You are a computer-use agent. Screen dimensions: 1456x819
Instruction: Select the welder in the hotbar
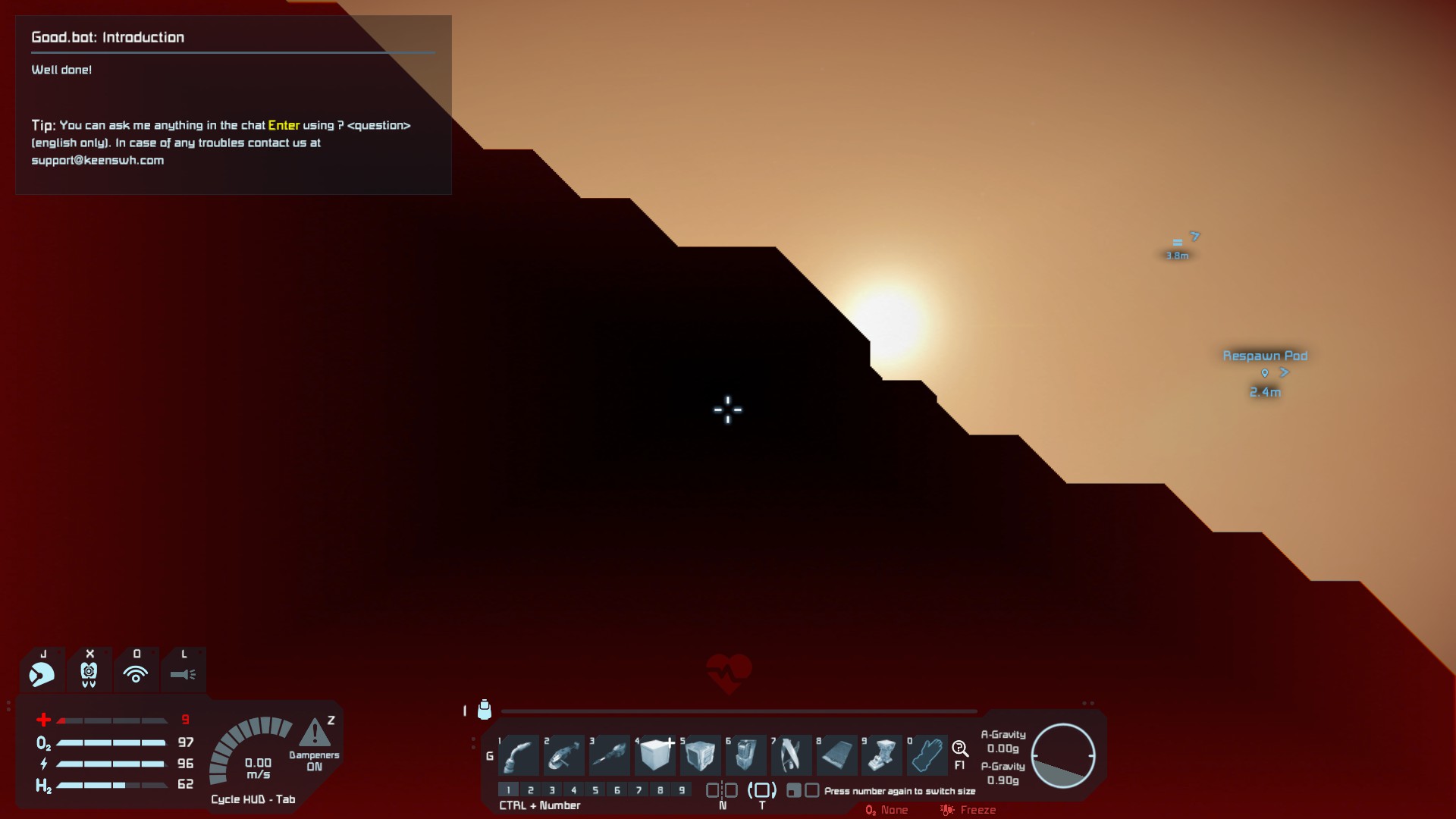[x=519, y=755]
